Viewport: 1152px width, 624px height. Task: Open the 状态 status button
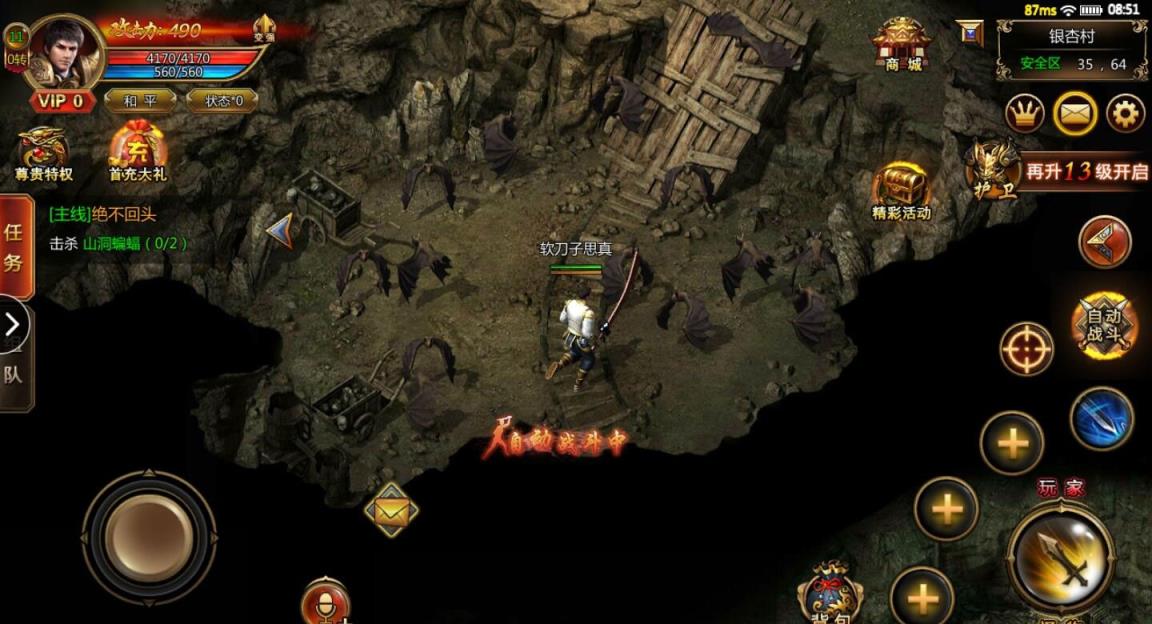(221, 100)
